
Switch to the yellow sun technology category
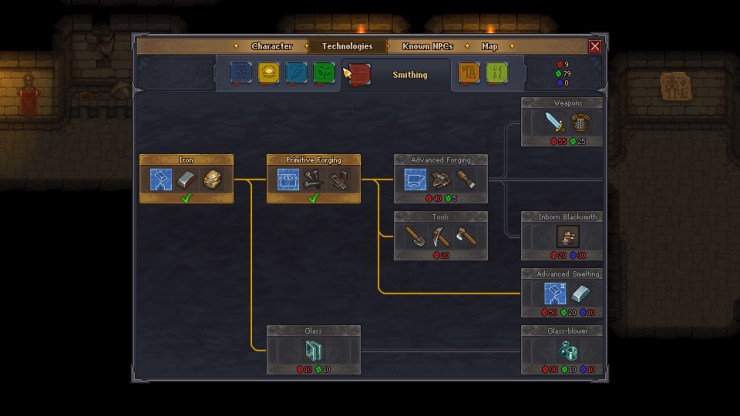click(x=268, y=73)
